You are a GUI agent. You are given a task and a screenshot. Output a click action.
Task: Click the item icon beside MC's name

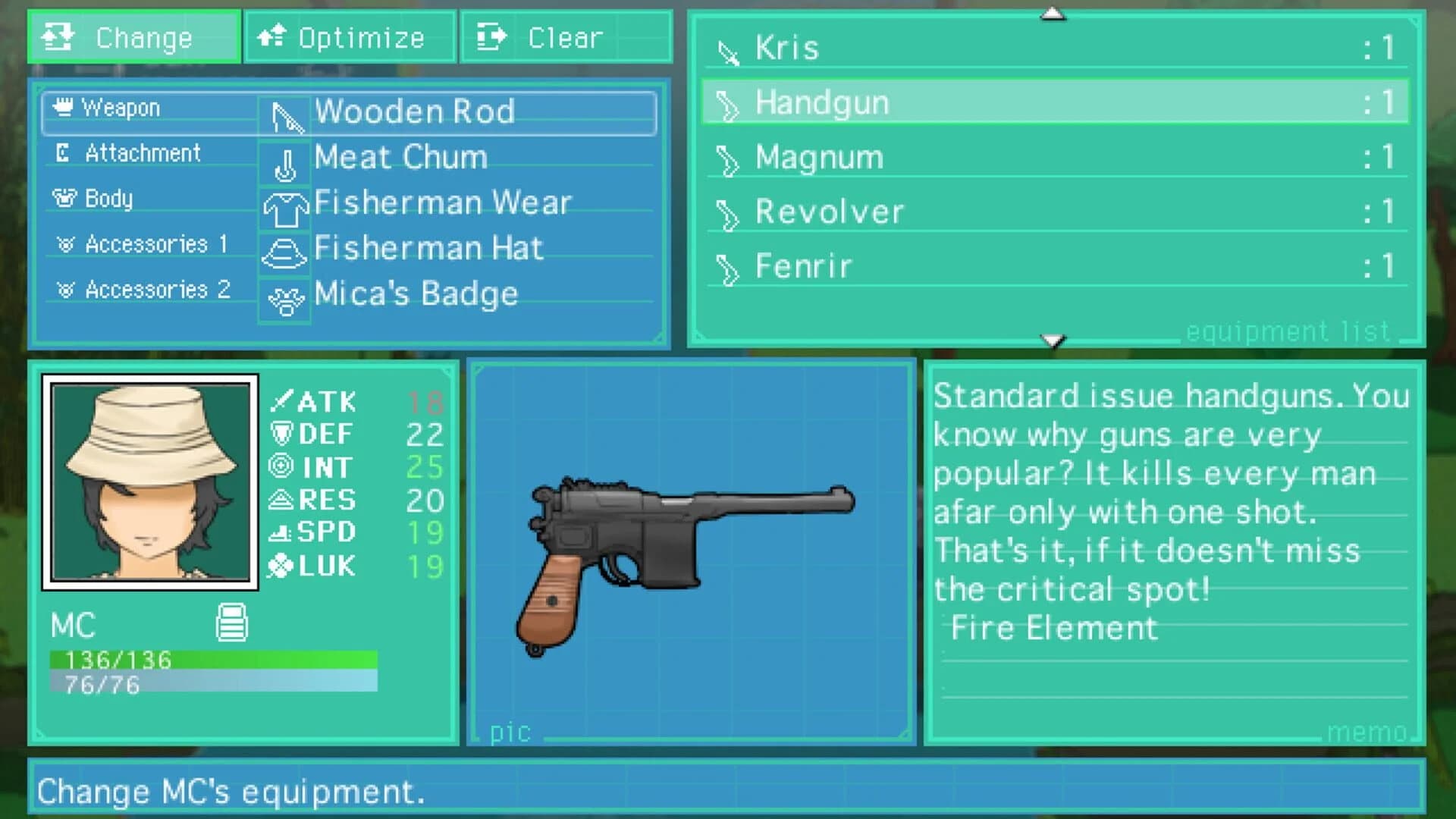tap(231, 622)
